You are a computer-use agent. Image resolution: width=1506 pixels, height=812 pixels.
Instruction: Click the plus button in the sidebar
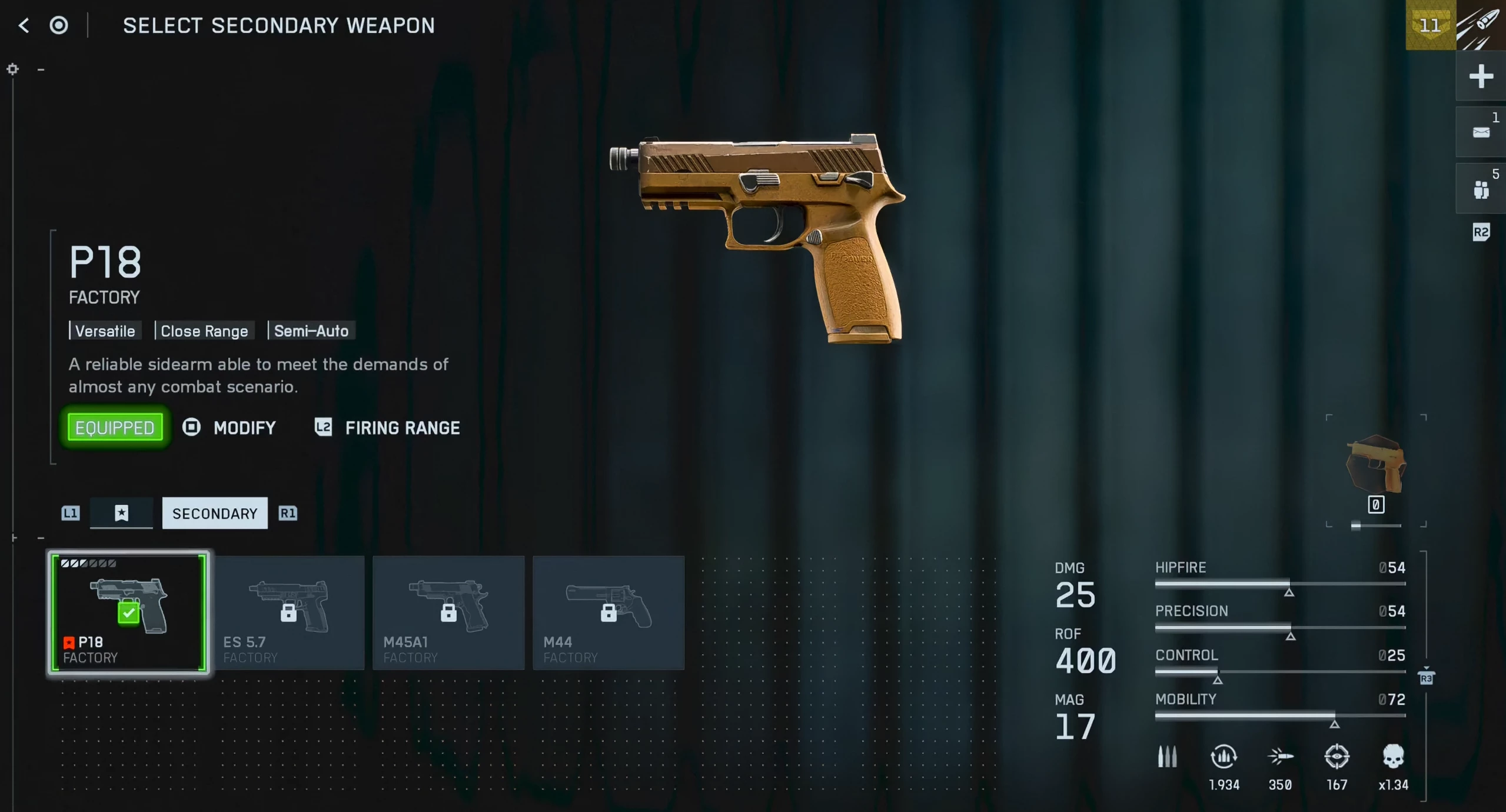[x=1481, y=76]
